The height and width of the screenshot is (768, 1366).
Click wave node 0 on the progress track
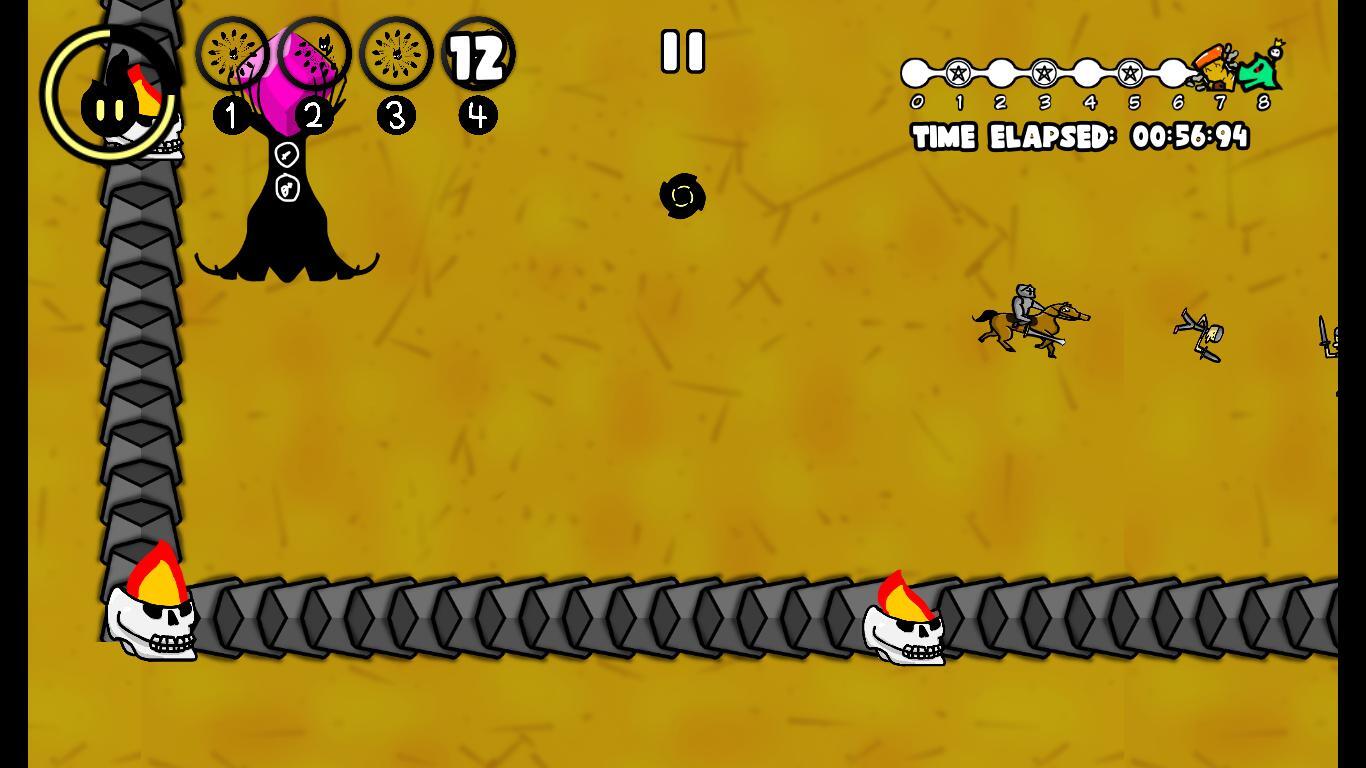(914, 72)
